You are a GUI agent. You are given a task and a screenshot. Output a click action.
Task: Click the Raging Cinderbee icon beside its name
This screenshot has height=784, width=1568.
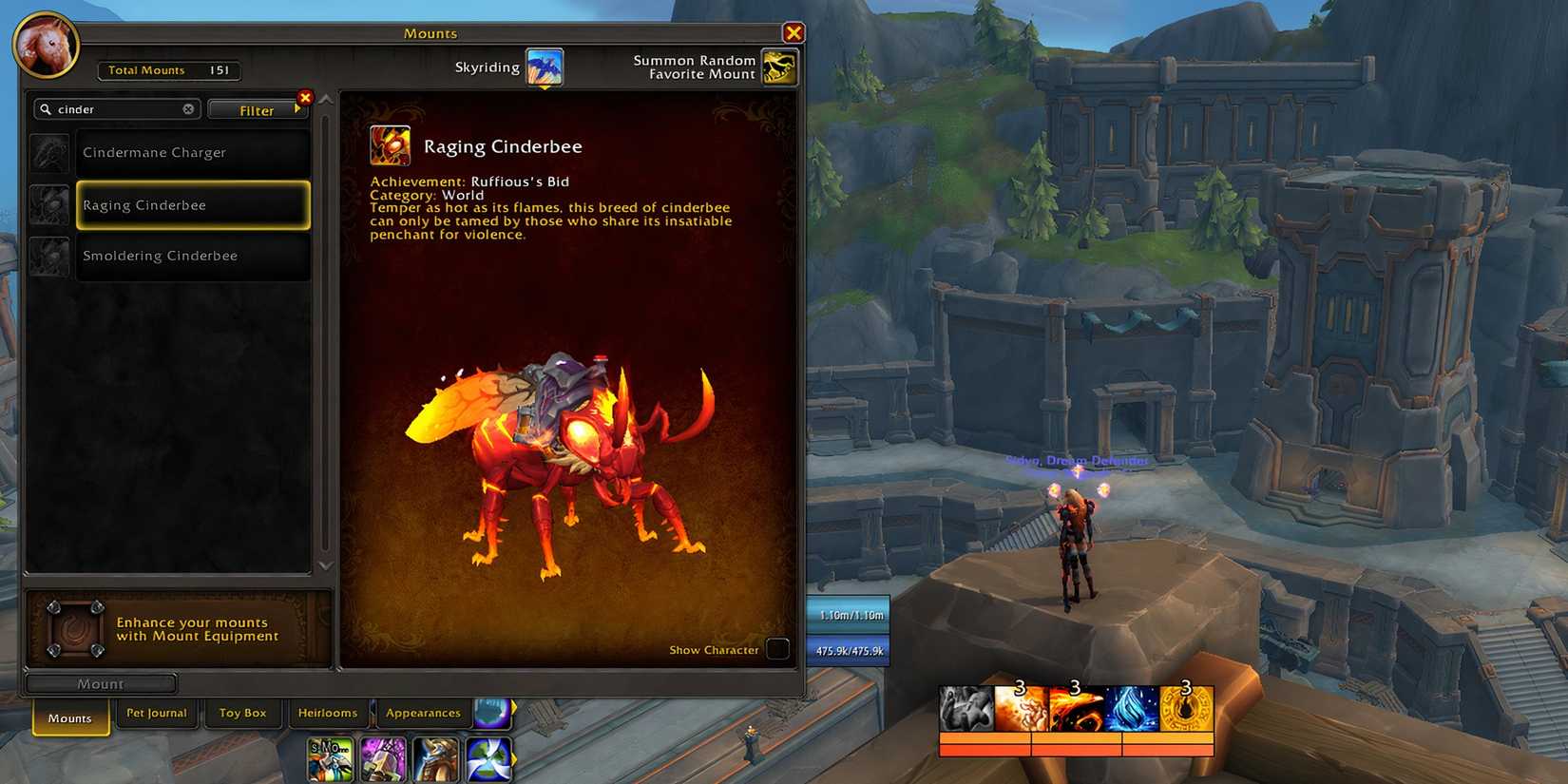coord(388,145)
